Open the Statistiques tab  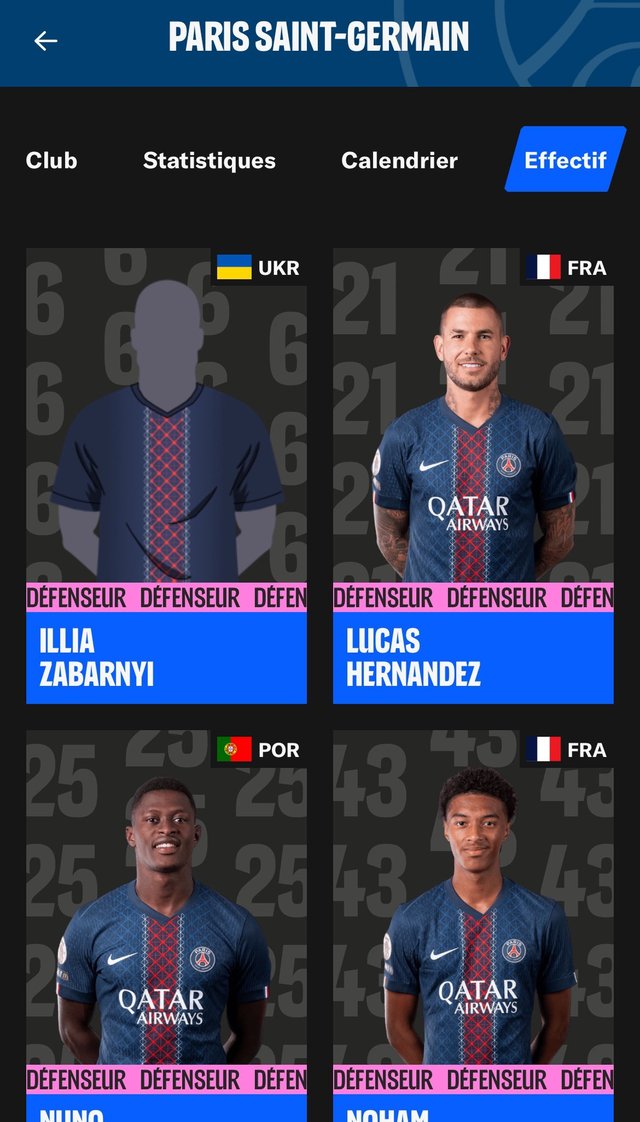pyautogui.click(x=209, y=160)
